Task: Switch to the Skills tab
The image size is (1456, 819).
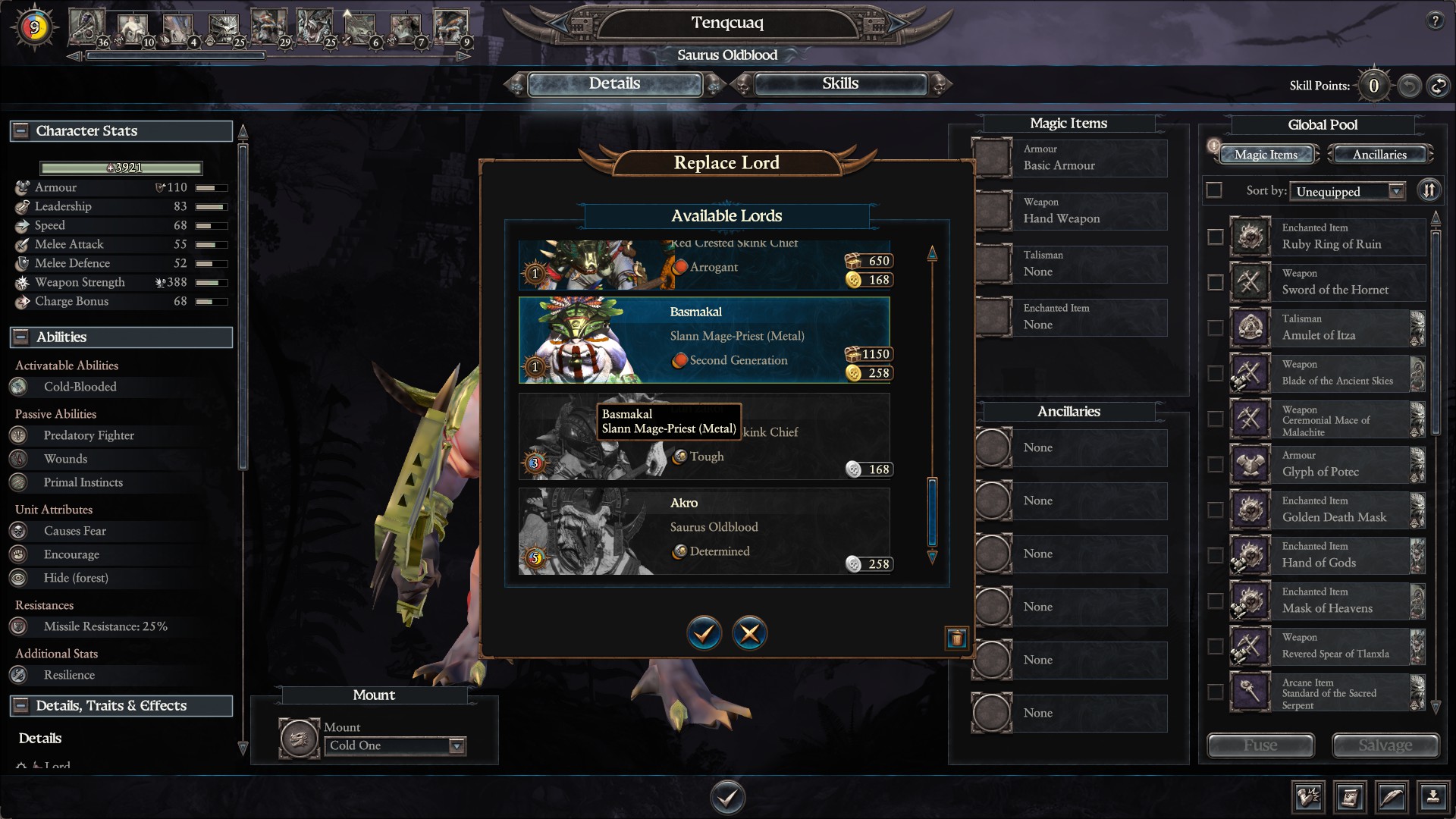Action: (839, 83)
